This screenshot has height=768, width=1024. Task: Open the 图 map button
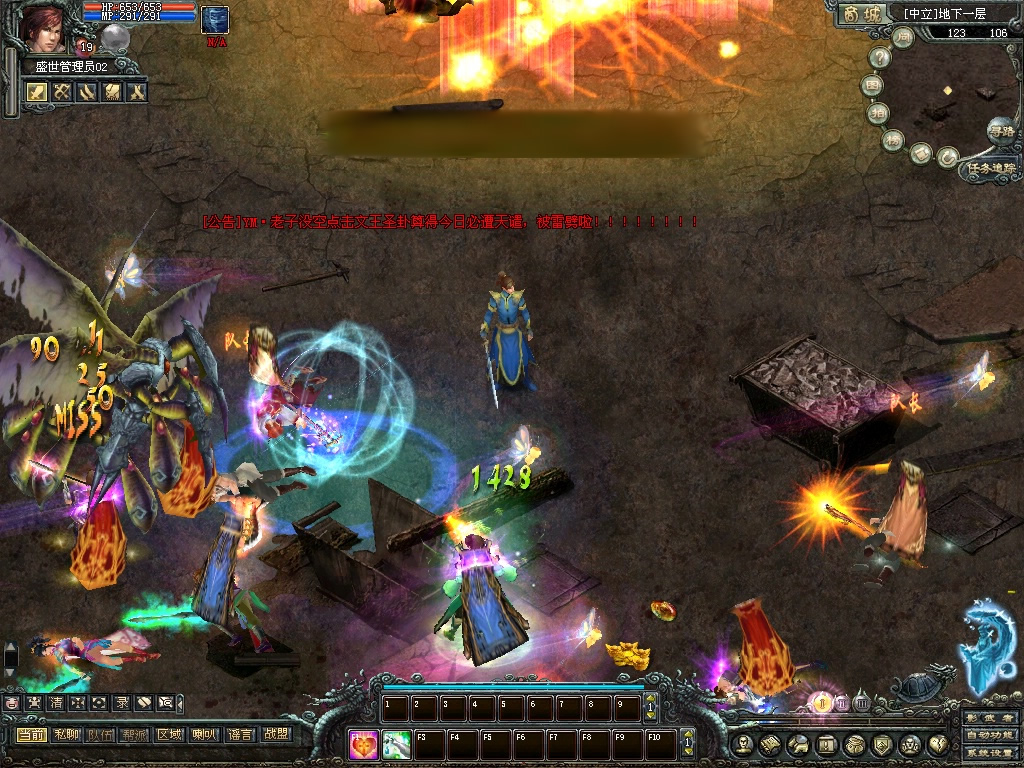coord(873,85)
